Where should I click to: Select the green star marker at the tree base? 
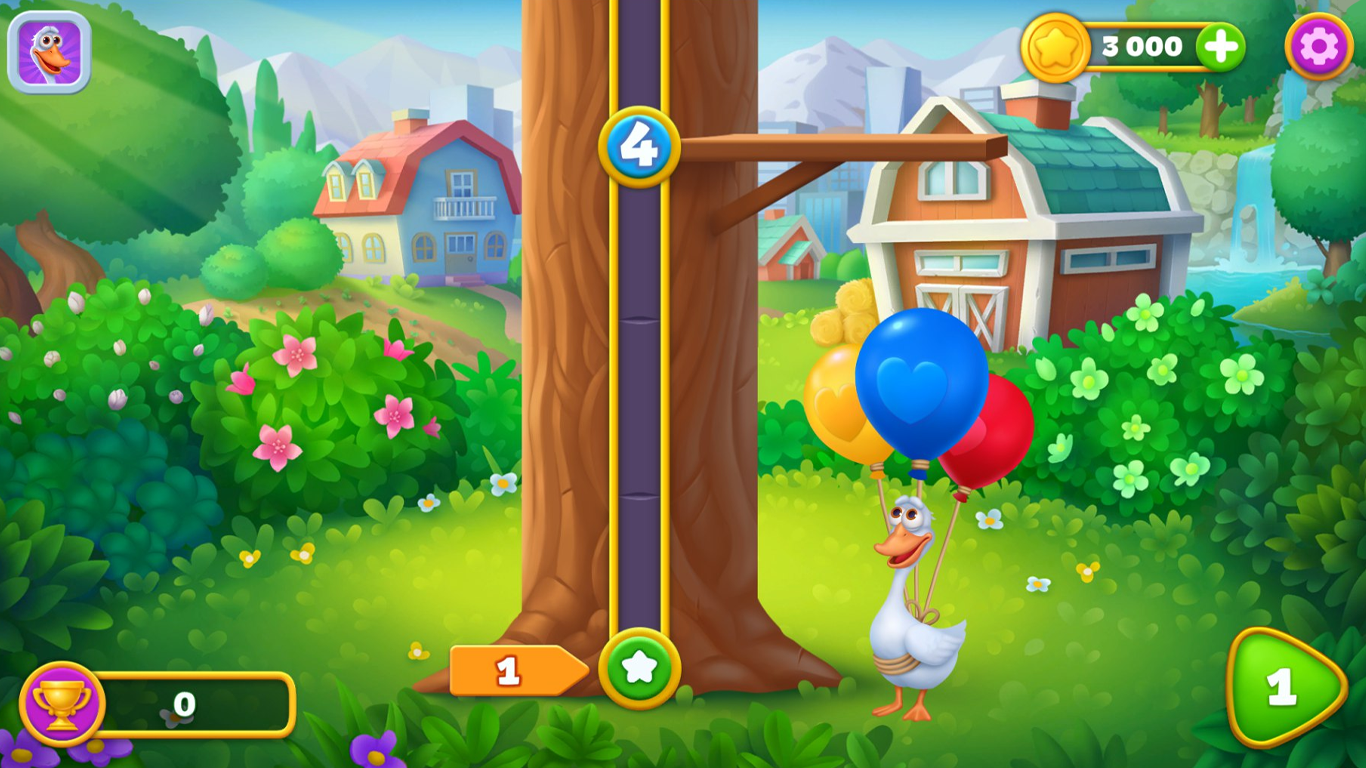(x=640, y=670)
